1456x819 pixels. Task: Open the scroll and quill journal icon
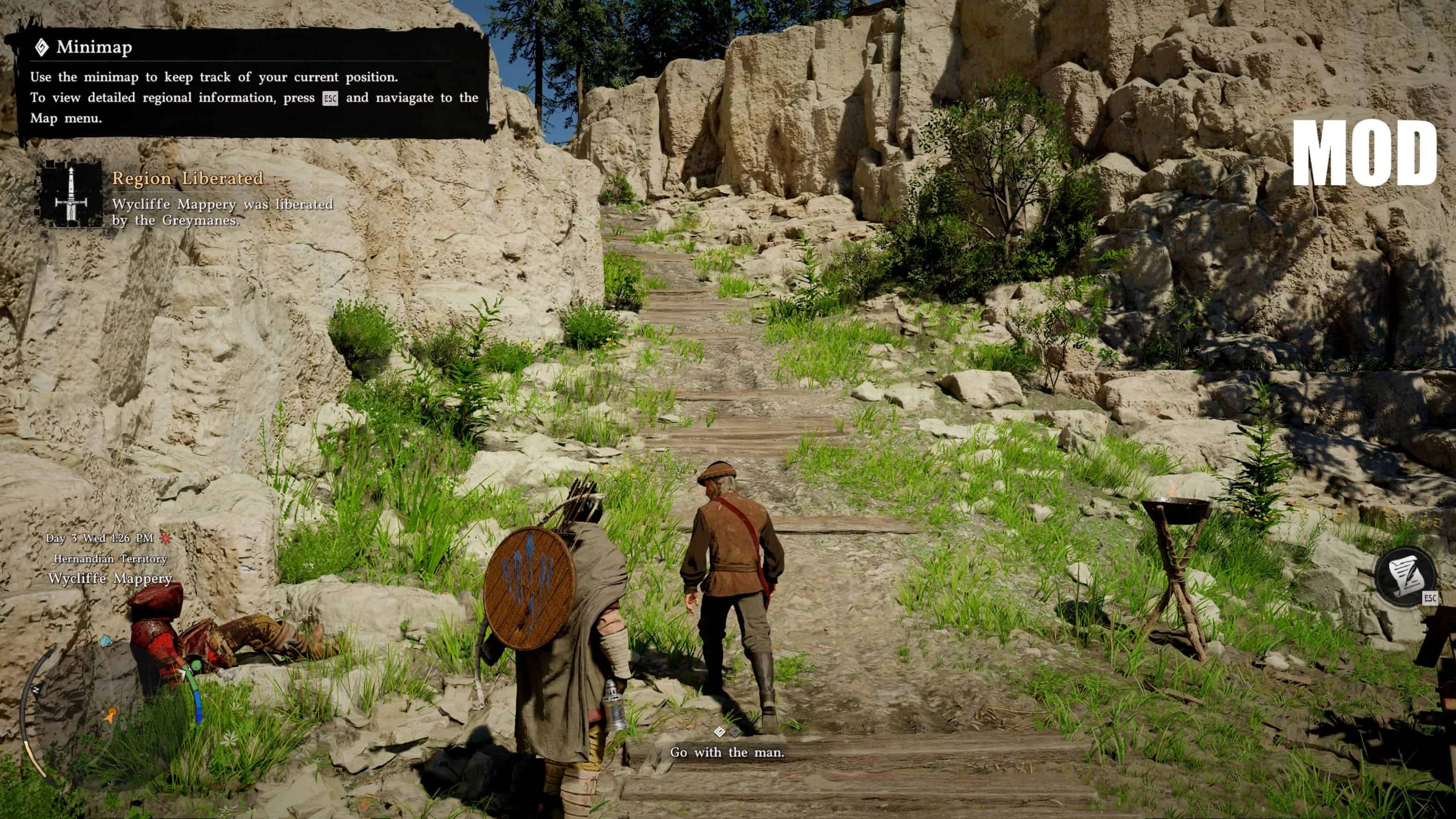1405,577
